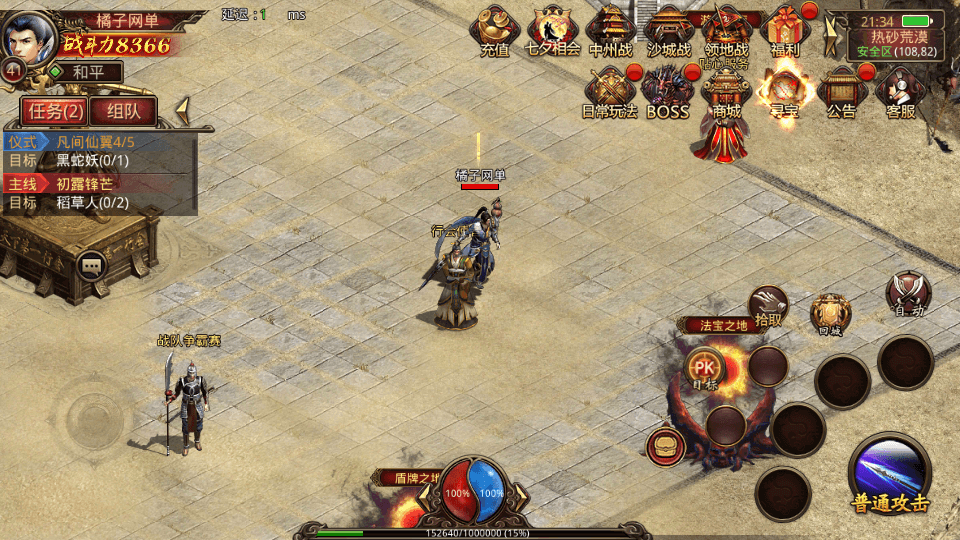Open the 沙城战 siege menu
Image resolution: width=960 pixels, height=540 pixels.
[668, 30]
